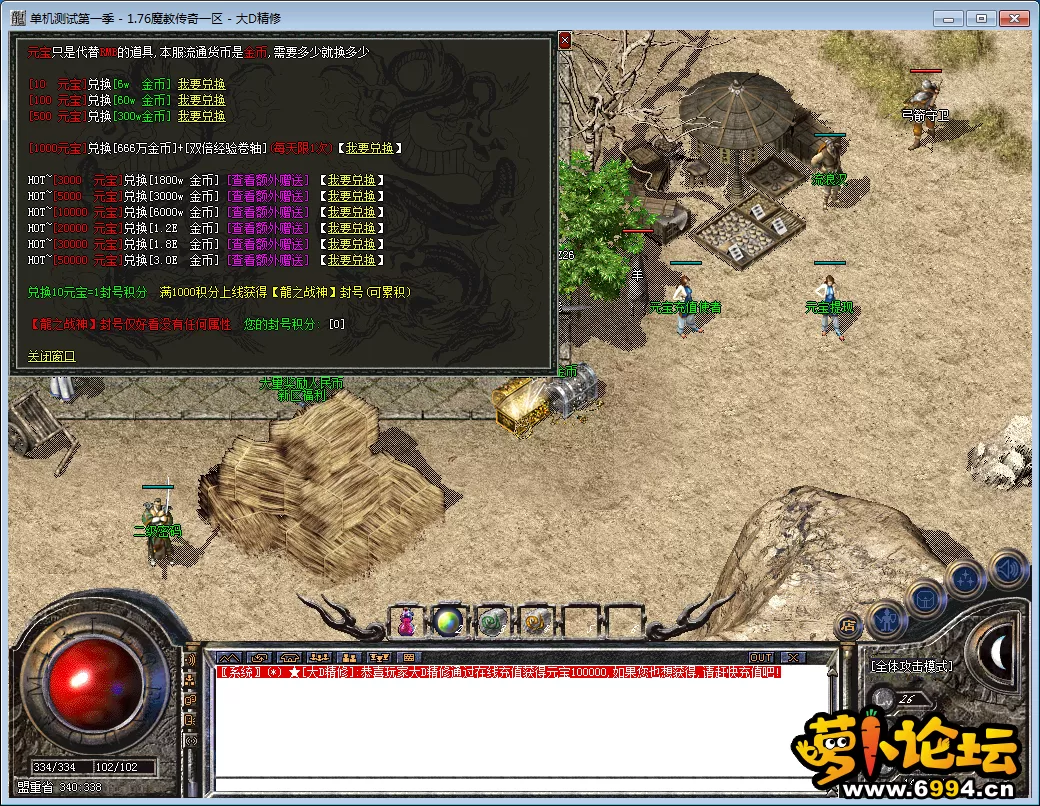Screen dimensions: 1040x806
Task: Toggle the 全体攻击模式 attack mode label
Action: pos(910,666)
